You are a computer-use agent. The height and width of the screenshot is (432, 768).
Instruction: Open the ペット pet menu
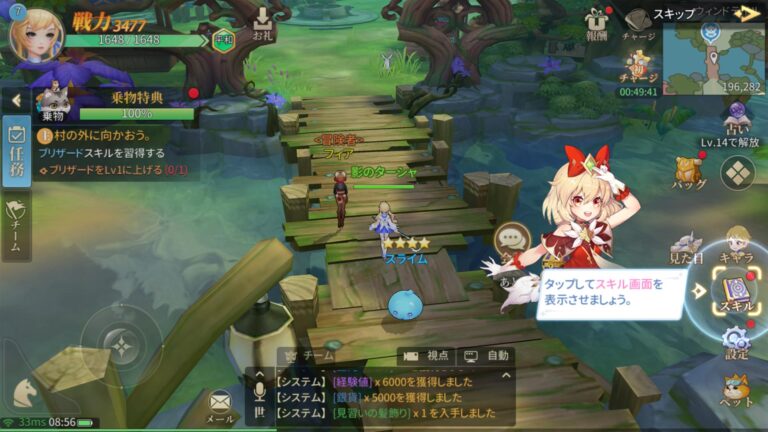point(736,390)
